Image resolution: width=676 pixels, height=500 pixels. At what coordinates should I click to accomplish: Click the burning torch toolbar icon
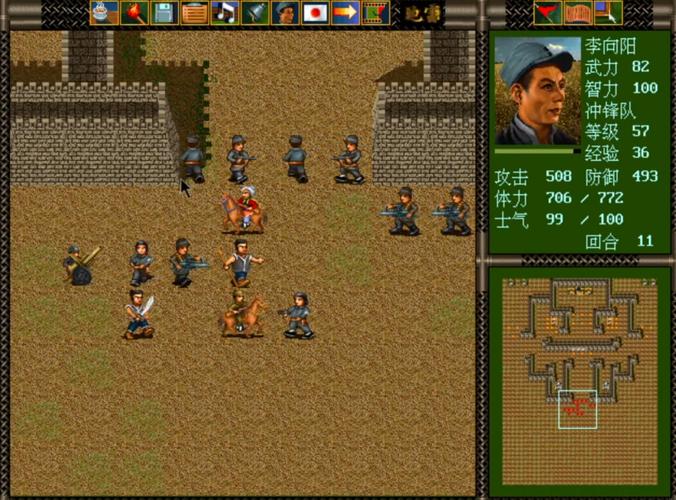point(133,13)
